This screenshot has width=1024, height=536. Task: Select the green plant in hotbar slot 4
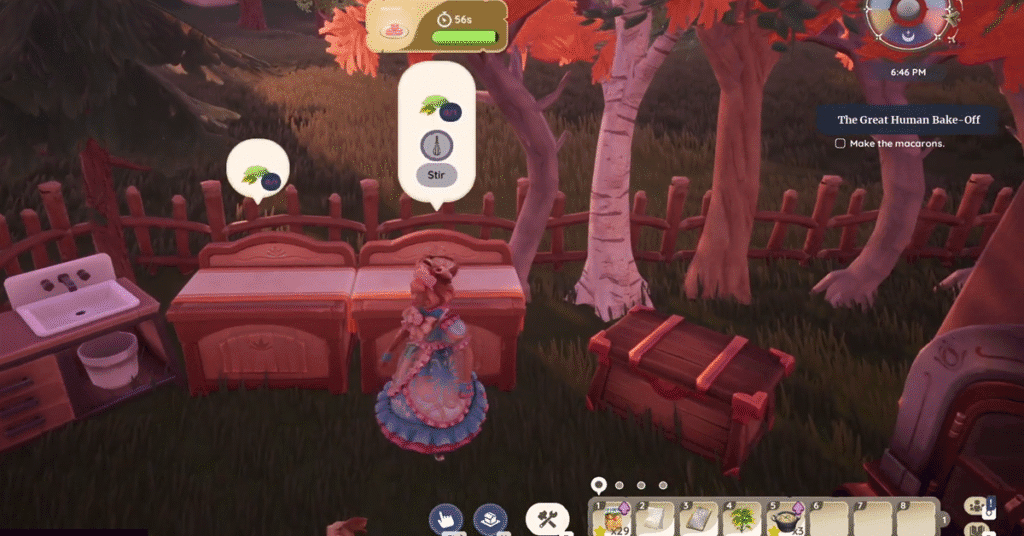tap(742, 518)
